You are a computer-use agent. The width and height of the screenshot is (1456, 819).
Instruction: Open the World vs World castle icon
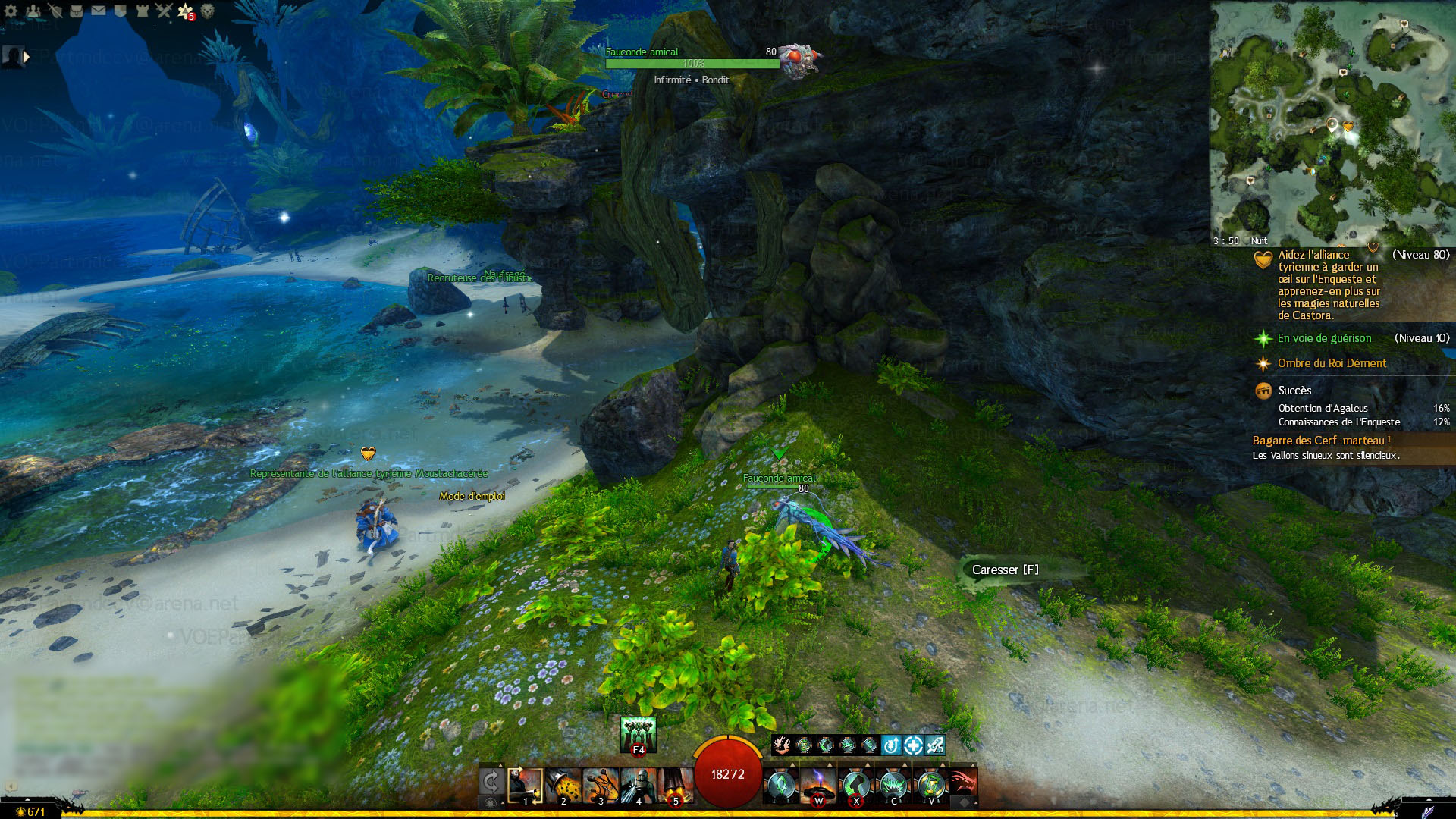tap(143, 11)
